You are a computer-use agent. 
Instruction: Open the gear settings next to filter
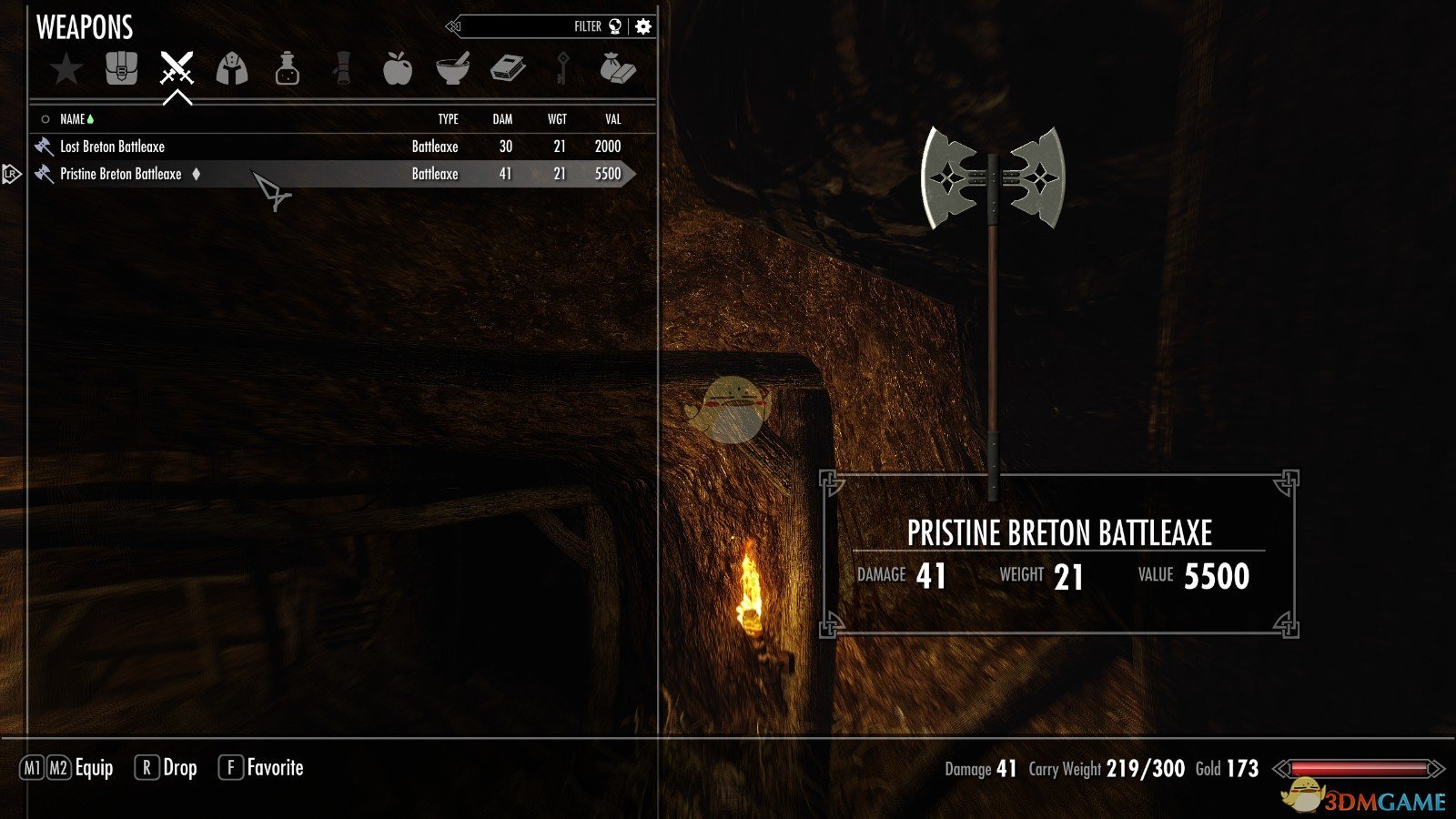pos(643,26)
